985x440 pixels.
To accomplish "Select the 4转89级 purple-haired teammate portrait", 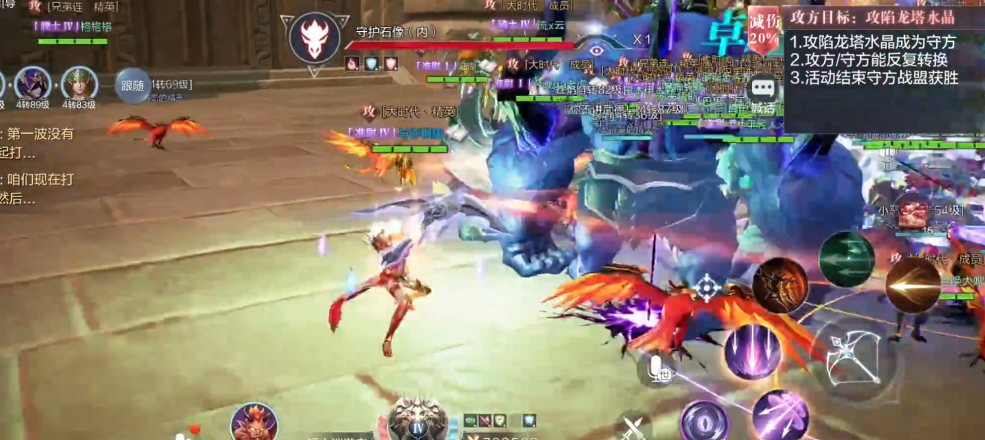I will click(x=32, y=84).
